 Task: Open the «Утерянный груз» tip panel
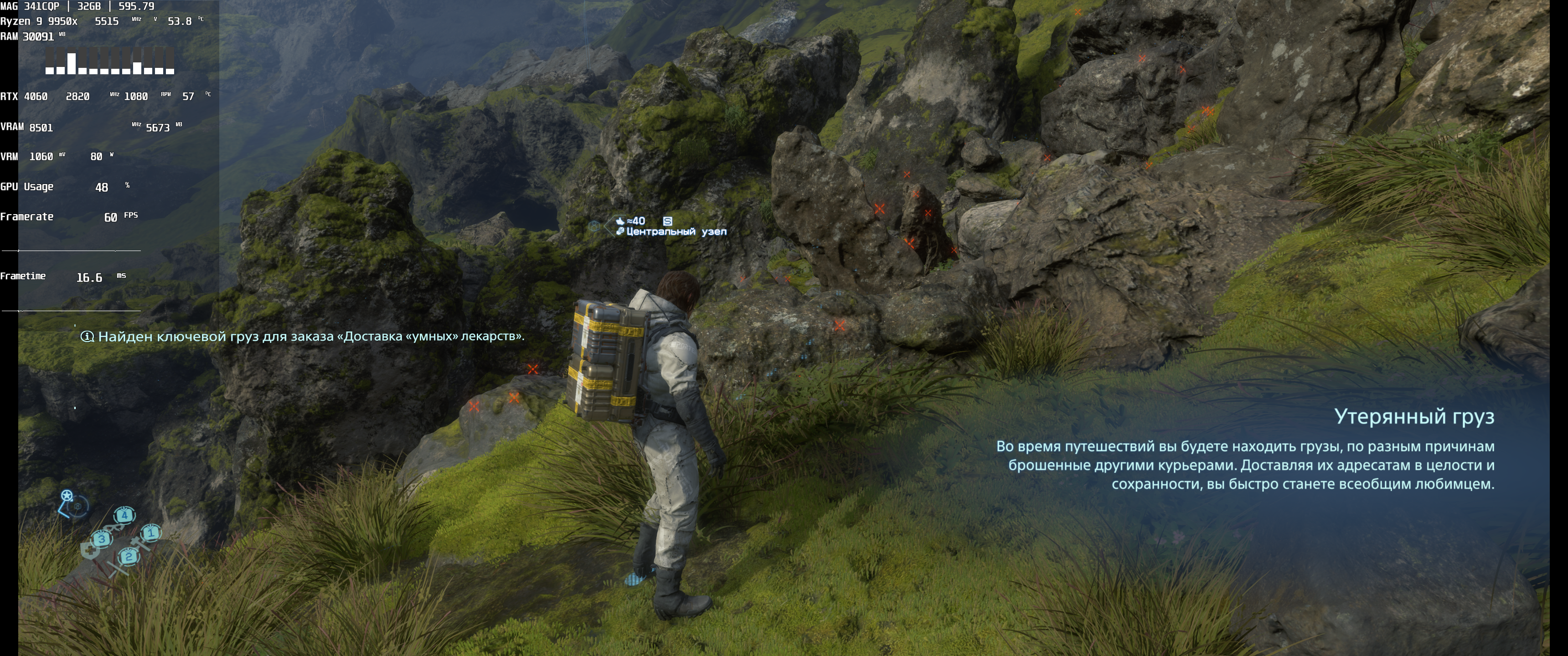coord(1245,450)
